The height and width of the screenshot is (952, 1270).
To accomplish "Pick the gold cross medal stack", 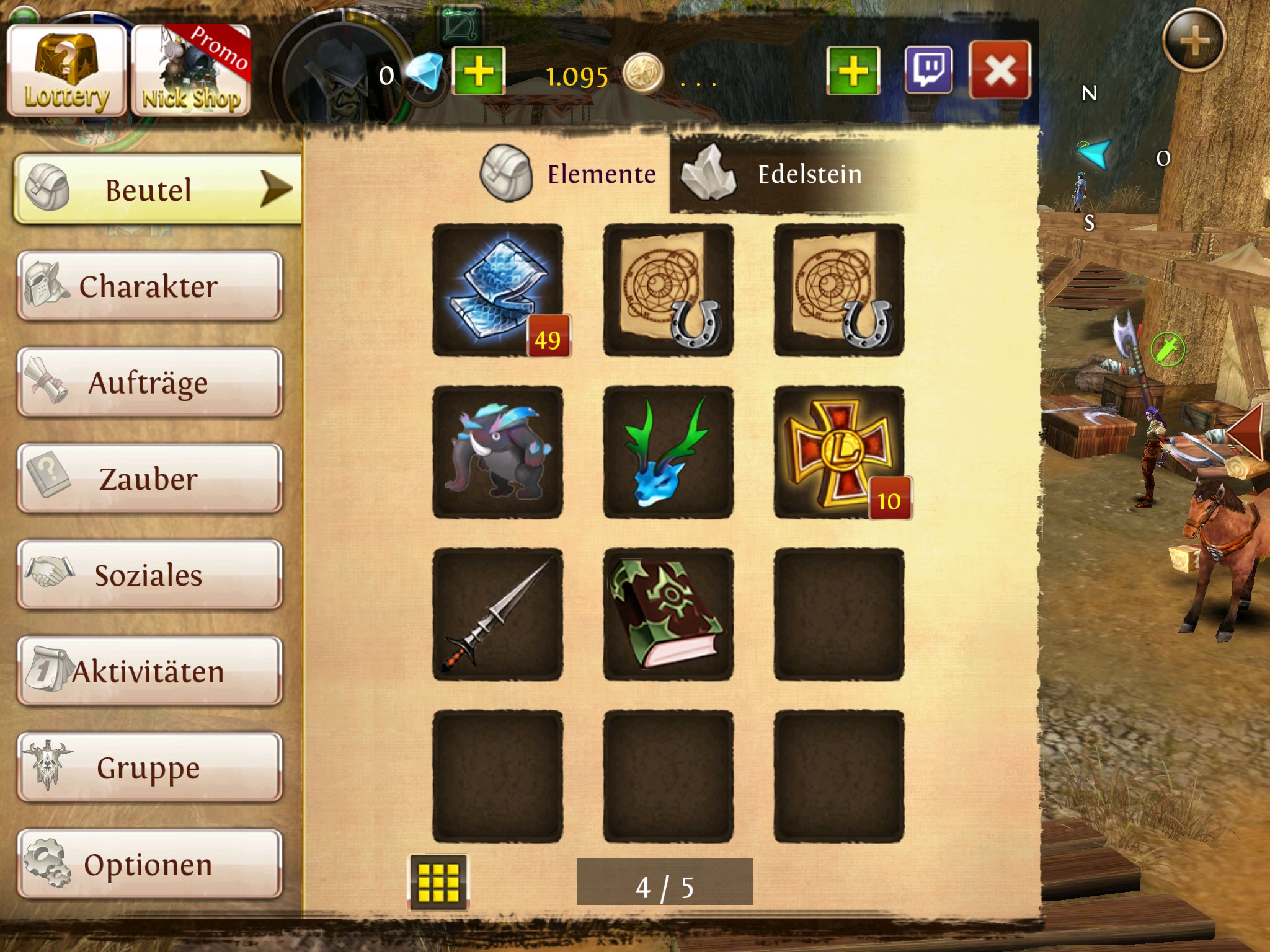I will (x=838, y=452).
